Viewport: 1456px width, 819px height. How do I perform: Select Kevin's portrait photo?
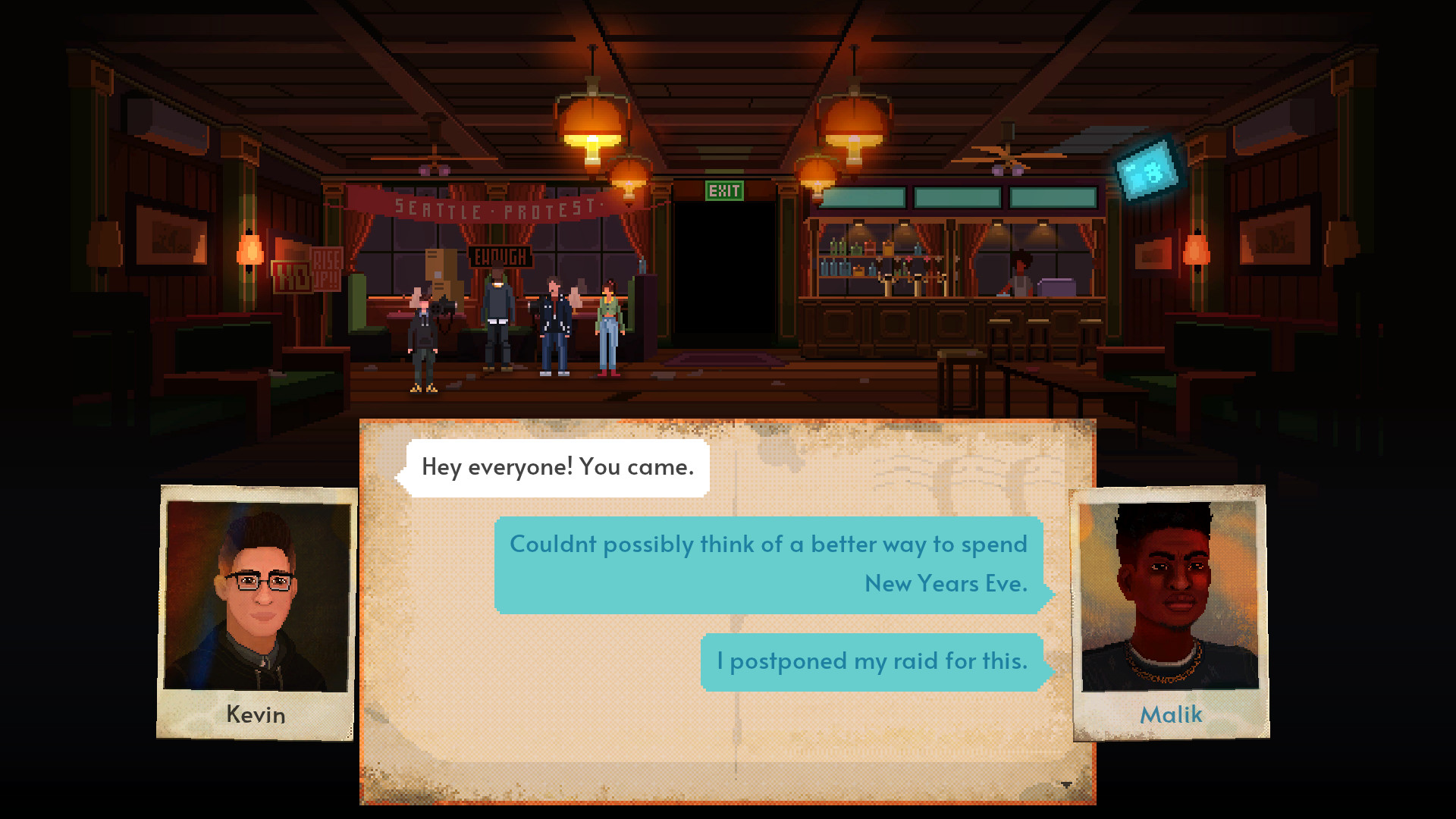257,596
